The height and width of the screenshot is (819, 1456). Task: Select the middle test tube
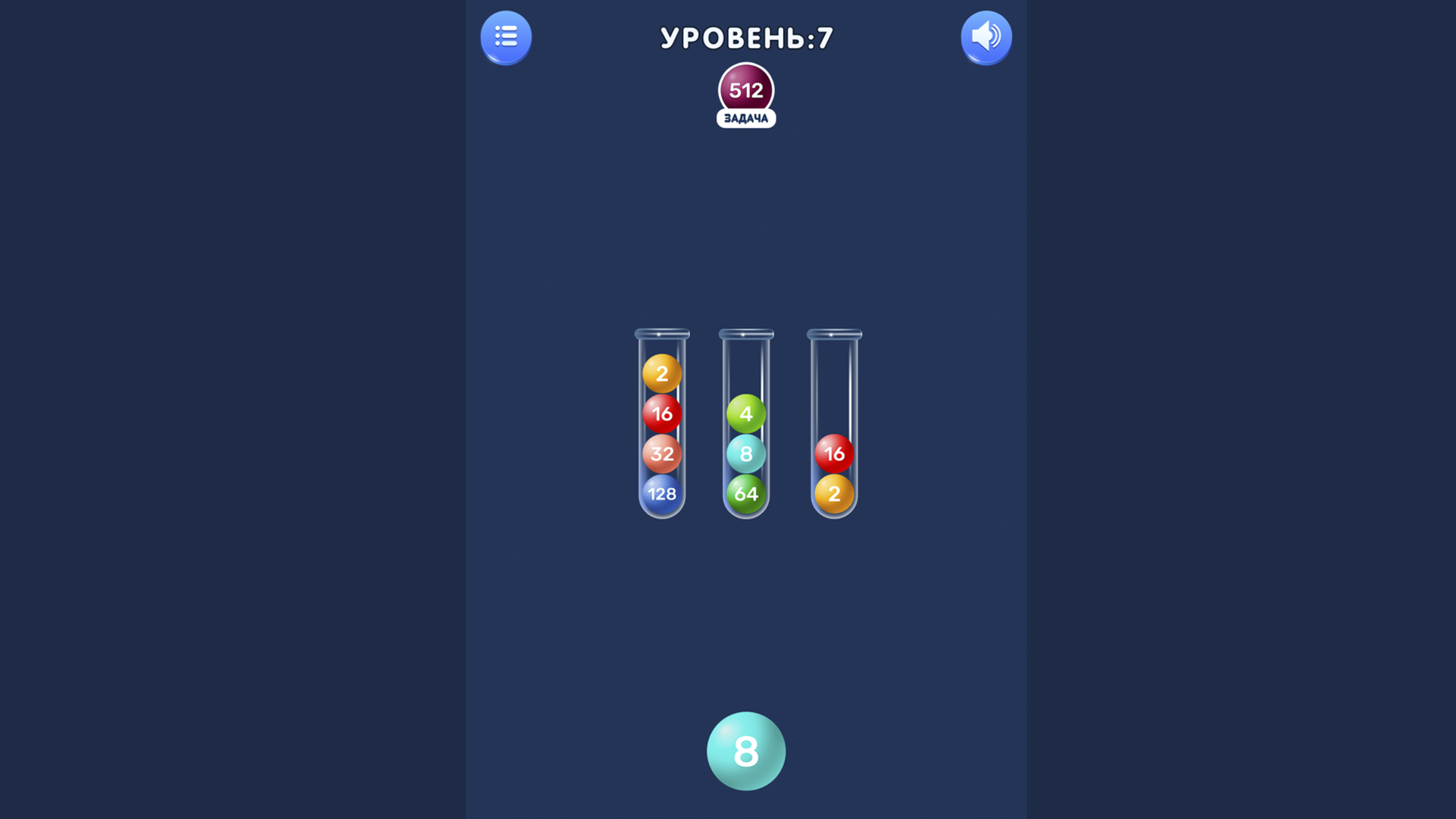click(746, 425)
